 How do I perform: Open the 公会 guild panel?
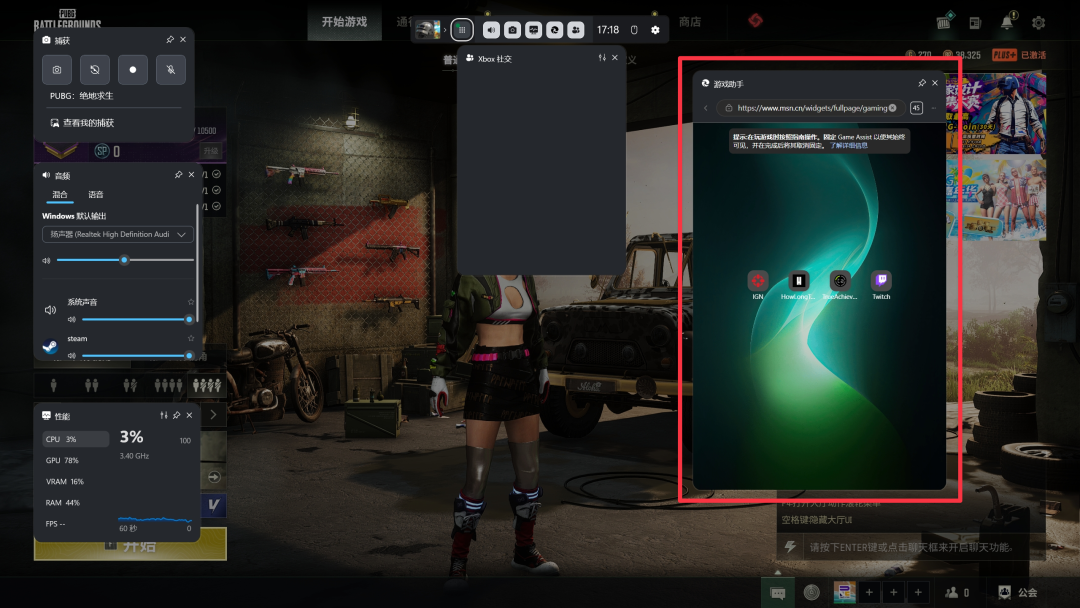(1018, 592)
